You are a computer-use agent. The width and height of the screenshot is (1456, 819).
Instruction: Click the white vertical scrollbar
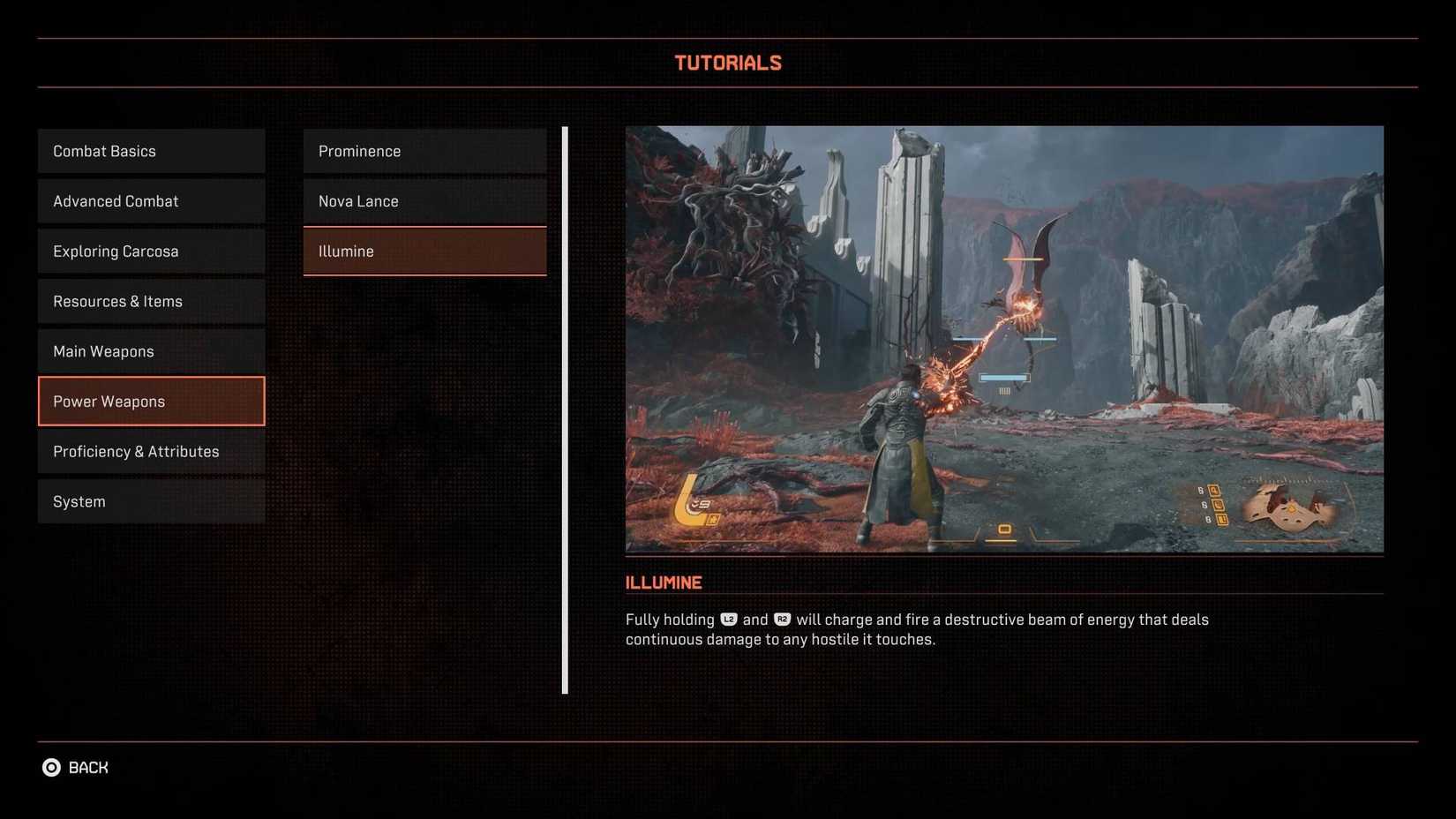click(564, 410)
